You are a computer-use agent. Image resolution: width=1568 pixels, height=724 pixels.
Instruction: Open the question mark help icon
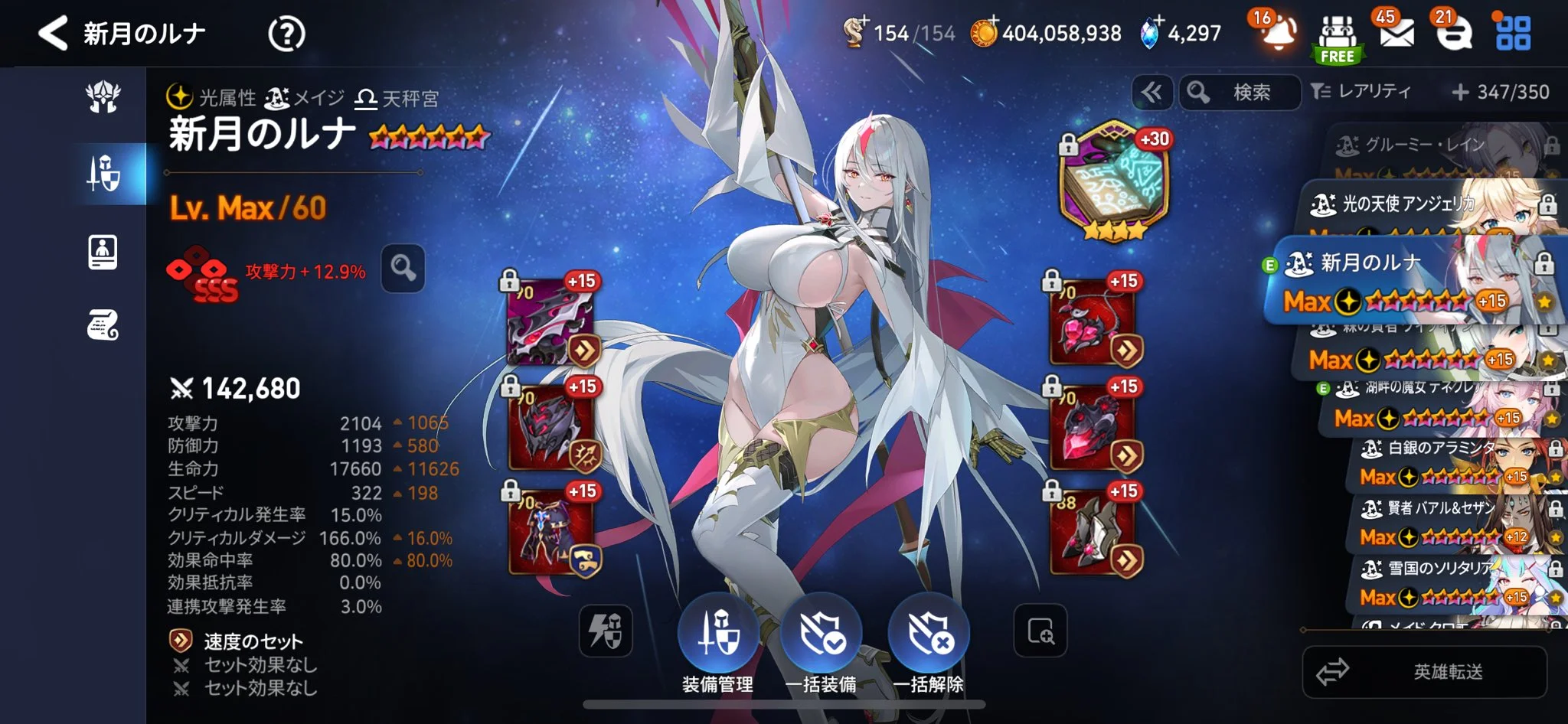[x=286, y=34]
